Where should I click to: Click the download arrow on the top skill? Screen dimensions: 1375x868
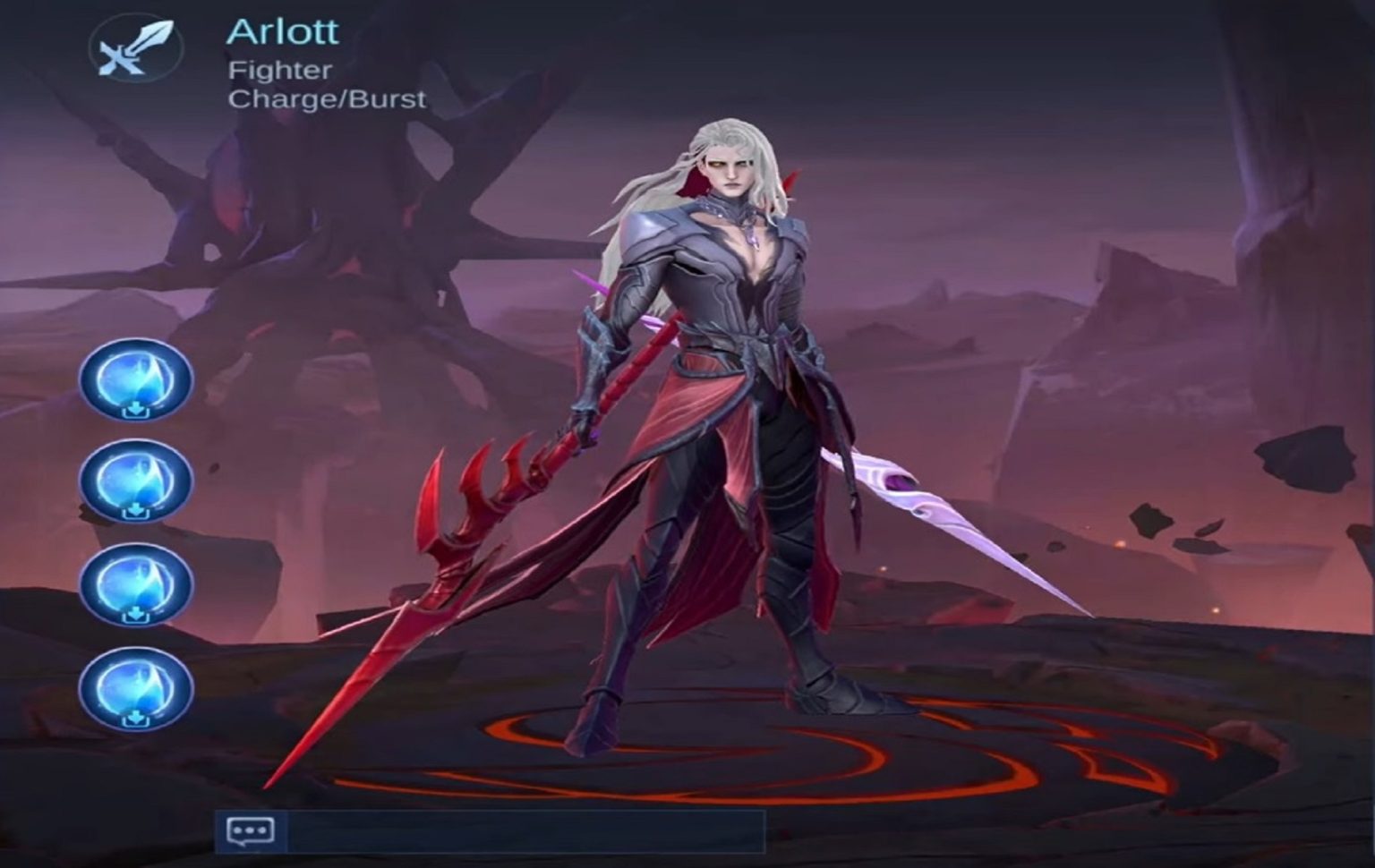136,408
